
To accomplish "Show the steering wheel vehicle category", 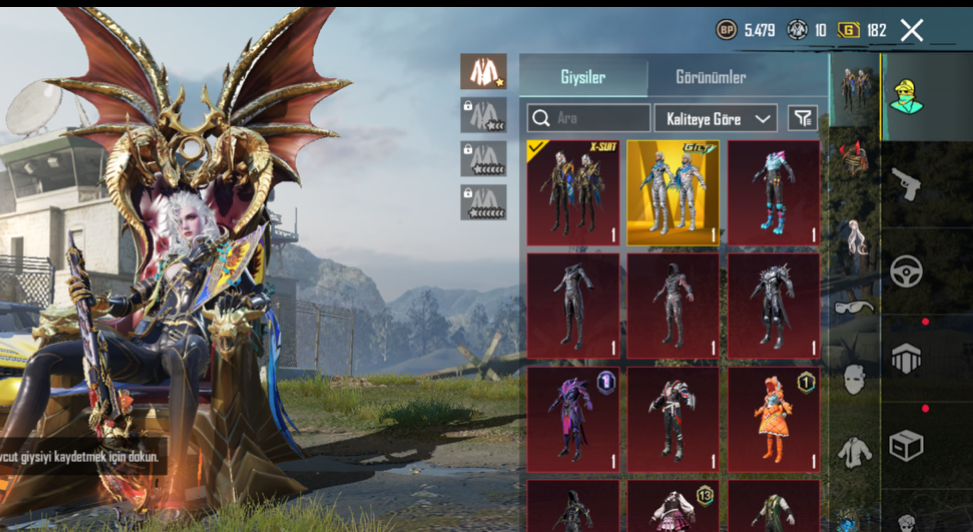I will pyautogui.click(x=906, y=271).
